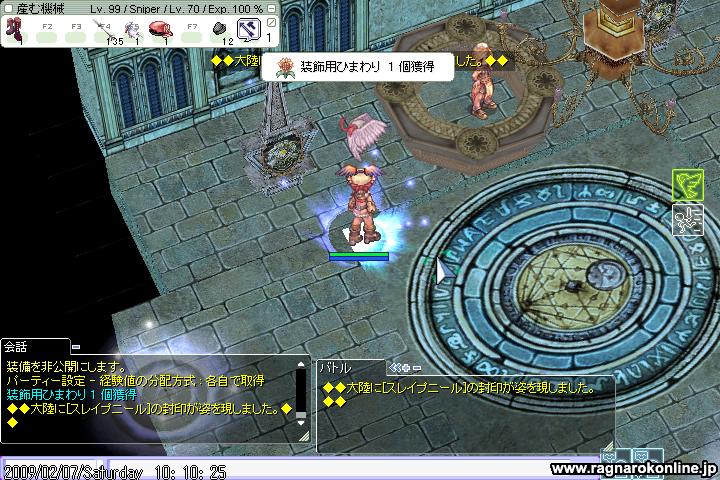The height and width of the screenshot is (480, 720).
Task: Select the arrow stack in the hotbar
Action: (x=102, y=27)
